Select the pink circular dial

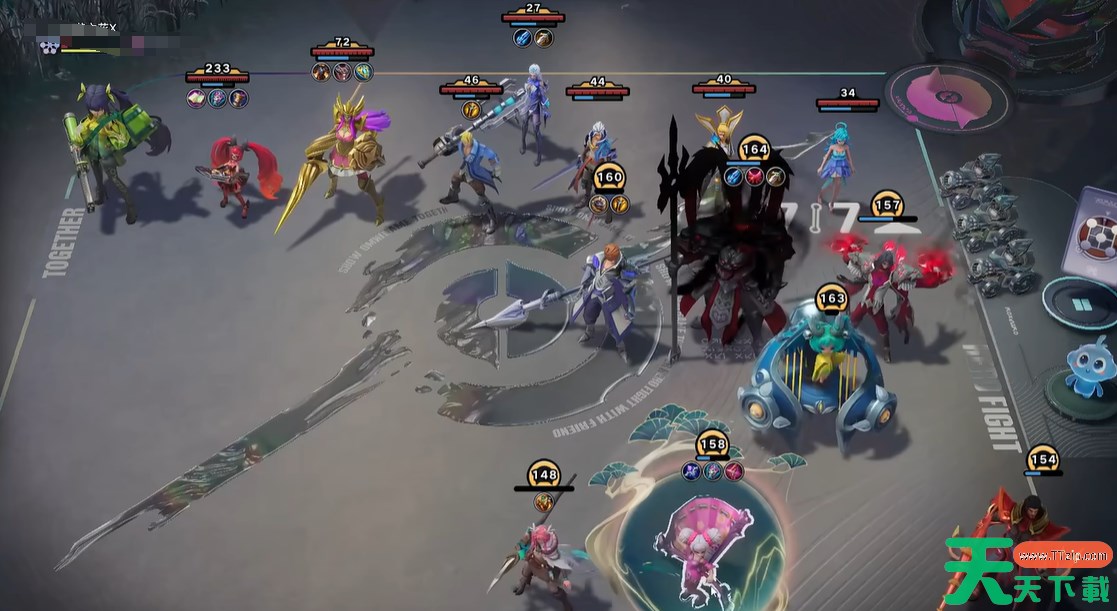[x=947, y=99]
